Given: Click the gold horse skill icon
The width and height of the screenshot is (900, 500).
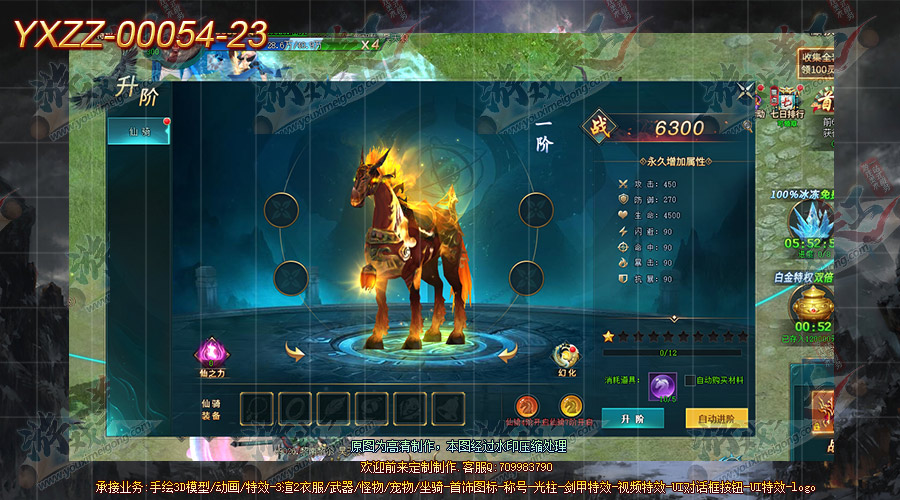Looking at the screenshot, I should pyautogui.click(x=570, y=406).
